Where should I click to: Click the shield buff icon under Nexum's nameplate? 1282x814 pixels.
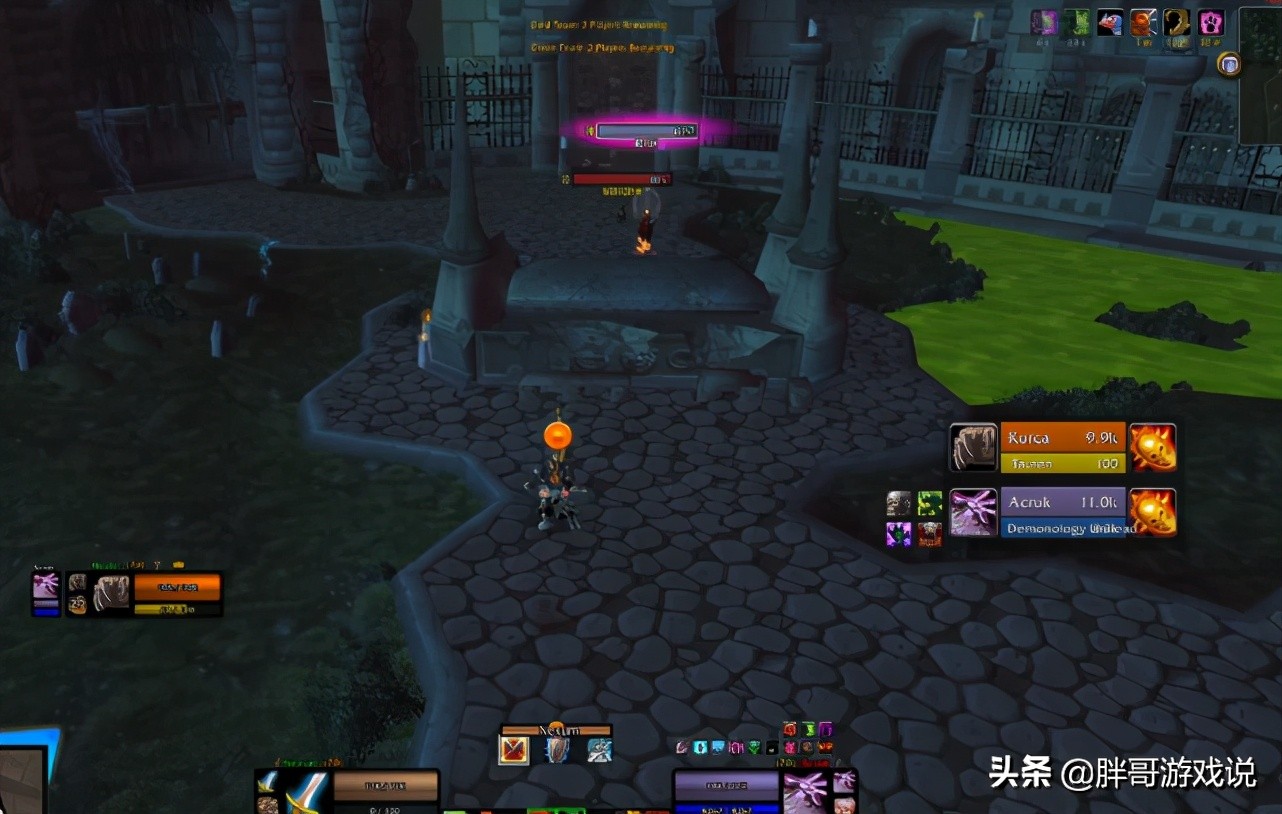[x=556, y=748]
